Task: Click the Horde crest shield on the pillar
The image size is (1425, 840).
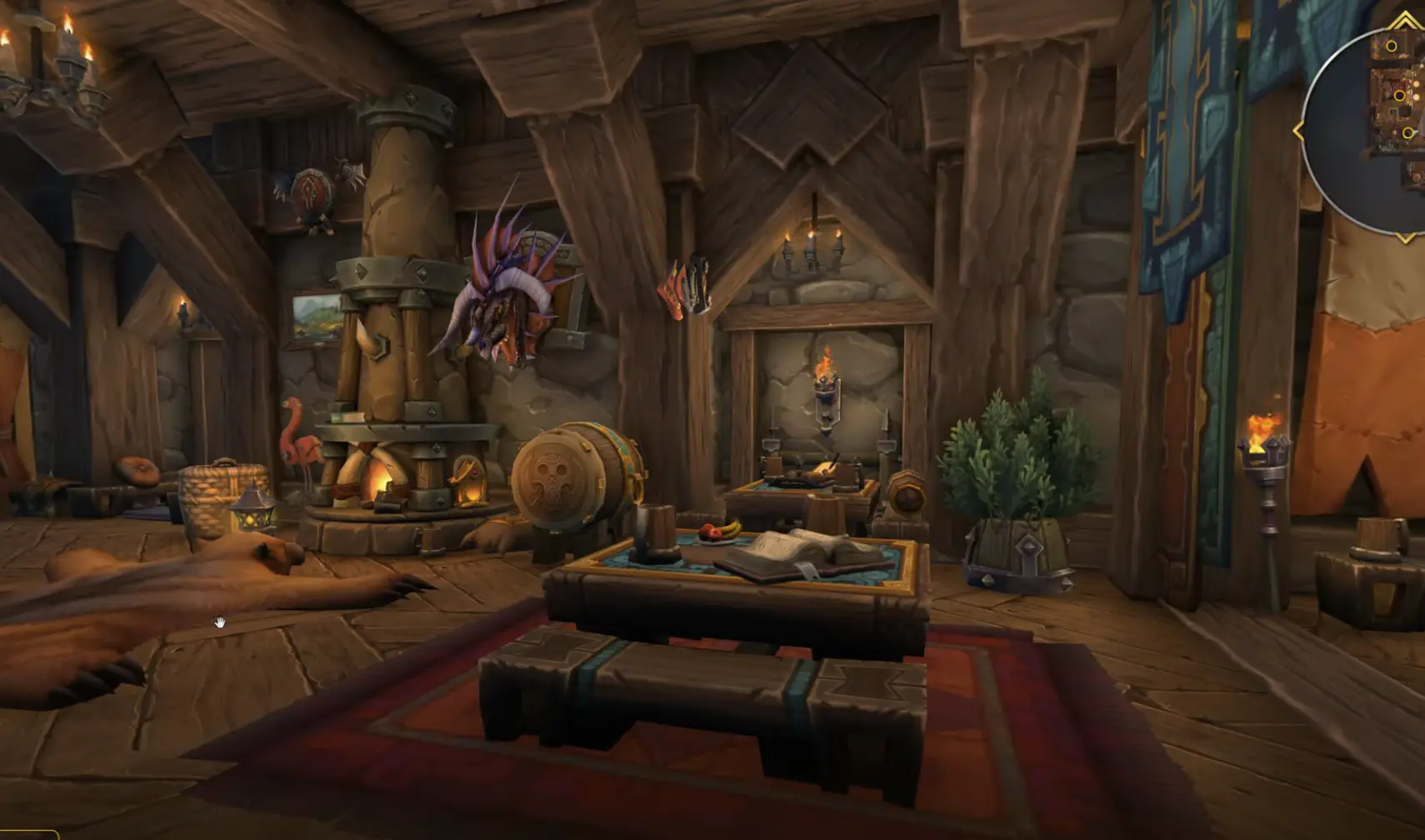Action: pyautogui.click(x=310, y=190)
